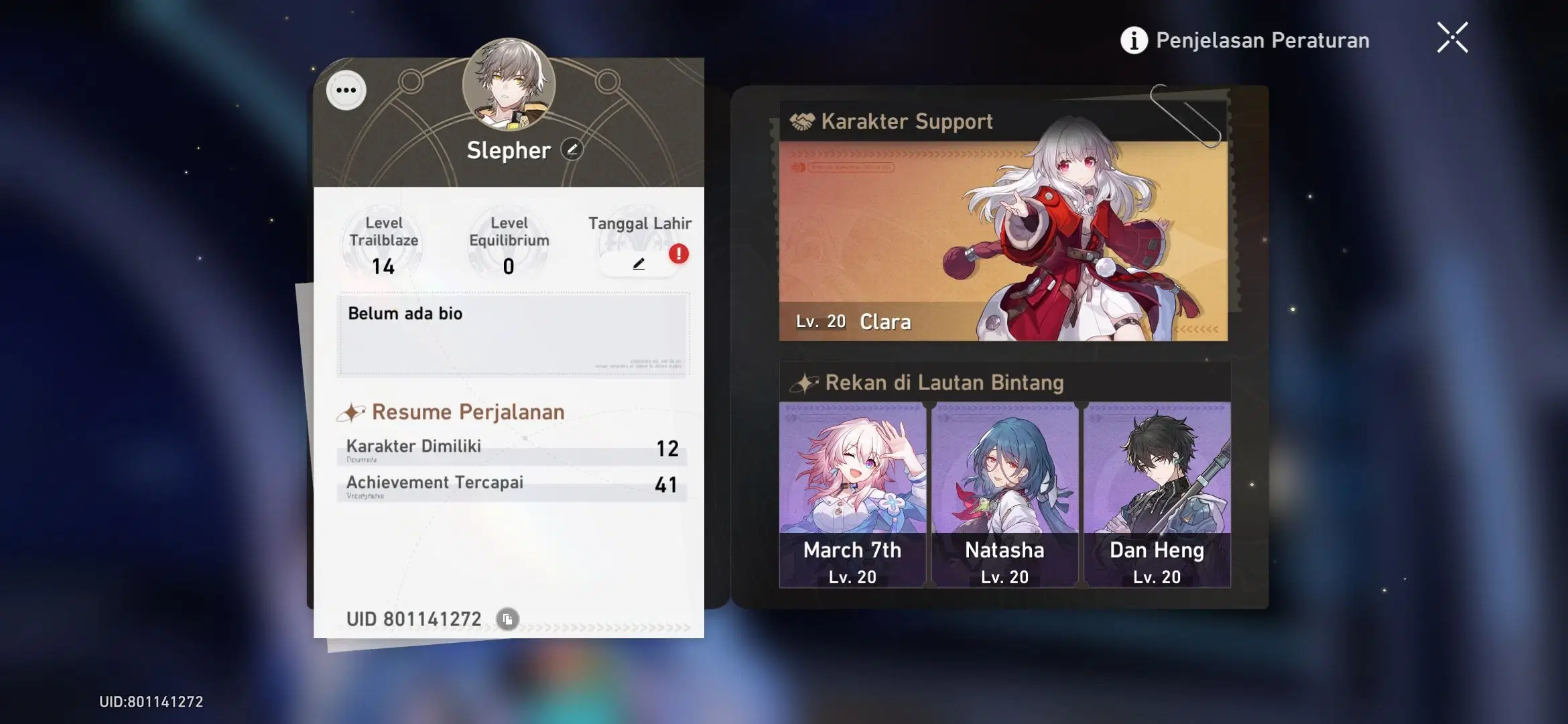Change the profile avatar picture

pyautogui.click(x=509, y=84)
